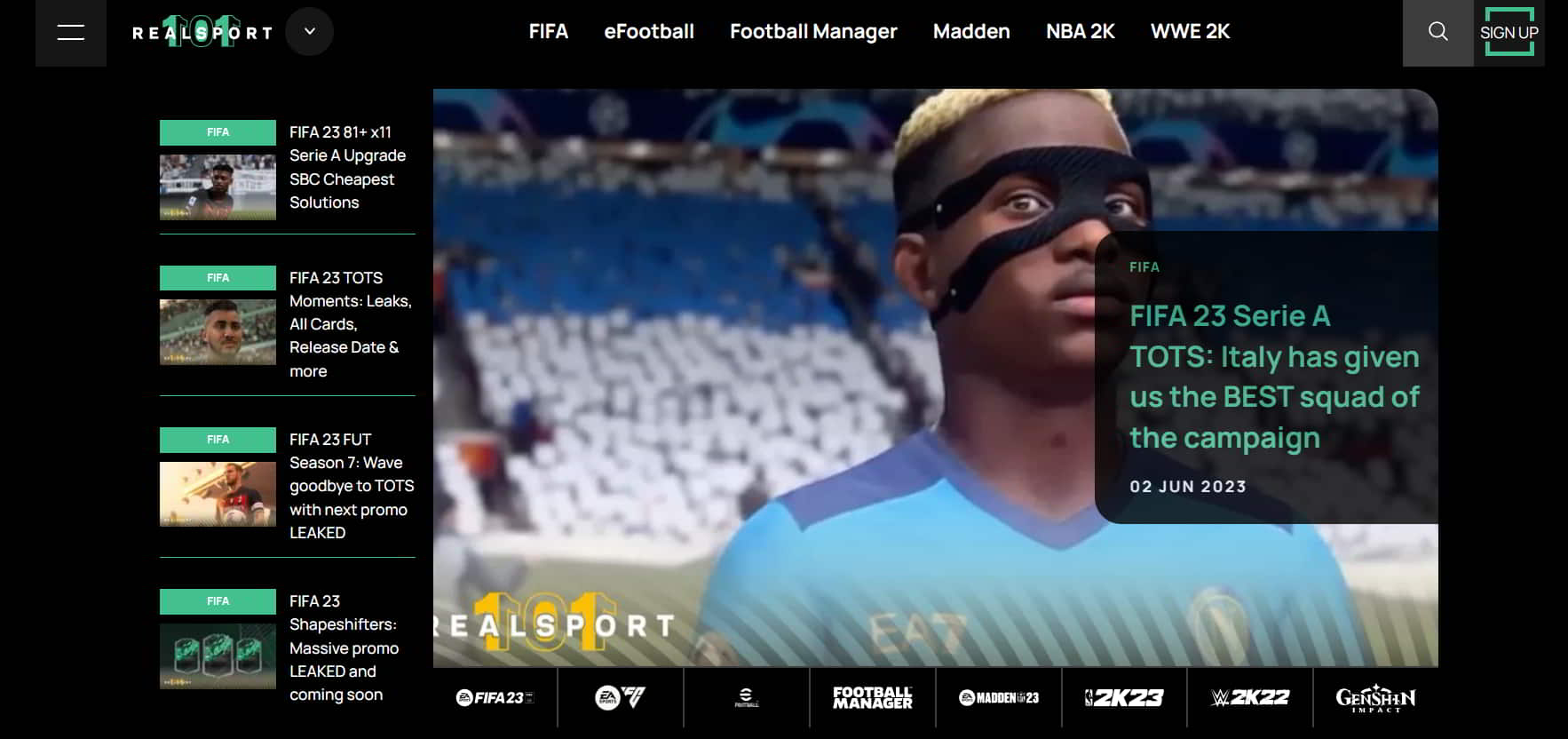1568x739 pixels.
Task: Choose the WWE 2K22 logo tile
Action: [x=1250, y=698]
